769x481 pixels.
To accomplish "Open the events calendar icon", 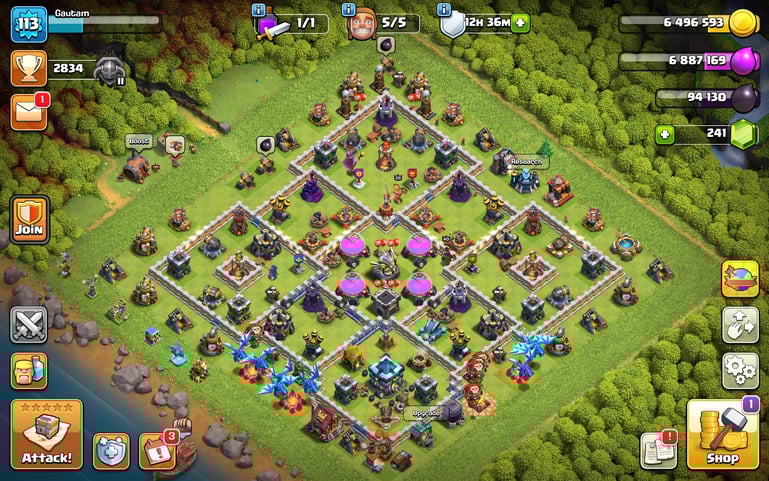I will click(156, 451).
